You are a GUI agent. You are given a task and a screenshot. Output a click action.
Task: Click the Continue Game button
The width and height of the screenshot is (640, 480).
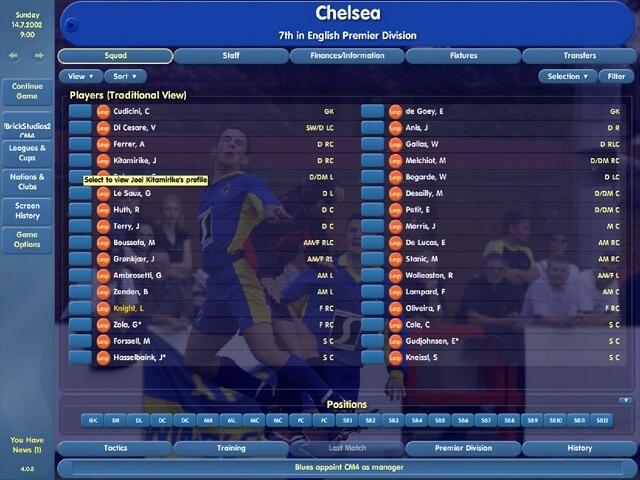(x=27, y=93)
